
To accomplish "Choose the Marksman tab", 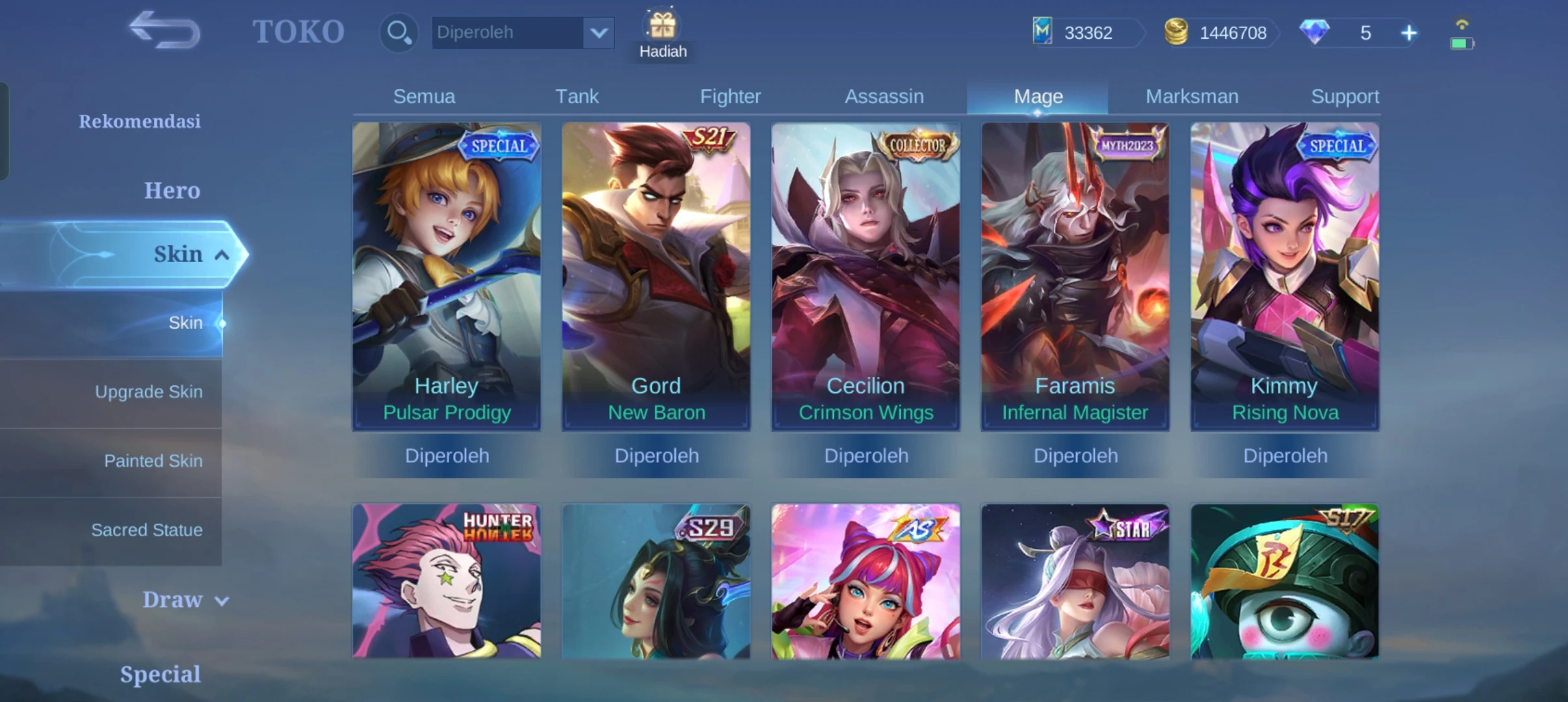I will pos(1192,96).
